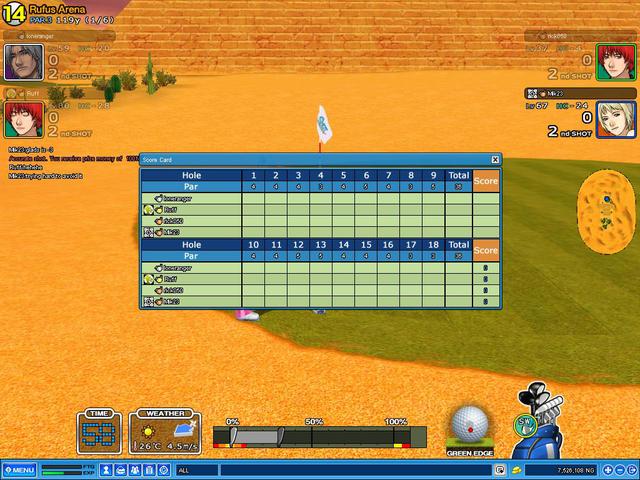The image size is (640, 480).
Task: Click the shot power gauge bar
Action: pos(322,436)
